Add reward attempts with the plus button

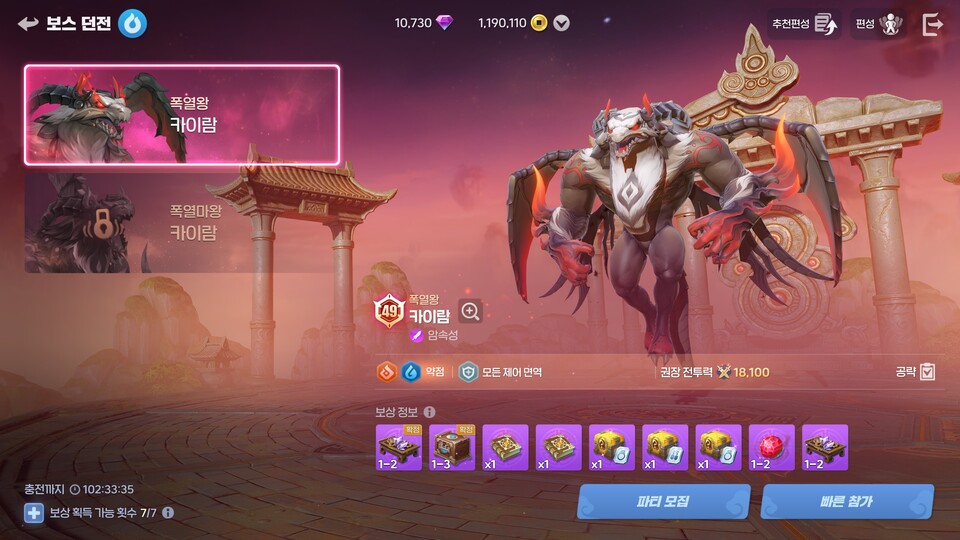click(x=34, y=513)
